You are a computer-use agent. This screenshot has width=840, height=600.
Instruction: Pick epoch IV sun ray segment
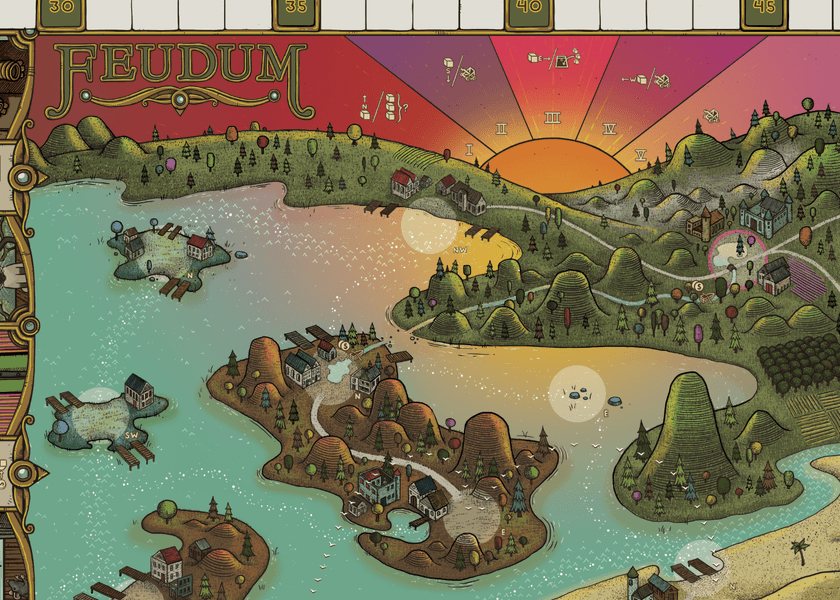(608, 129)
